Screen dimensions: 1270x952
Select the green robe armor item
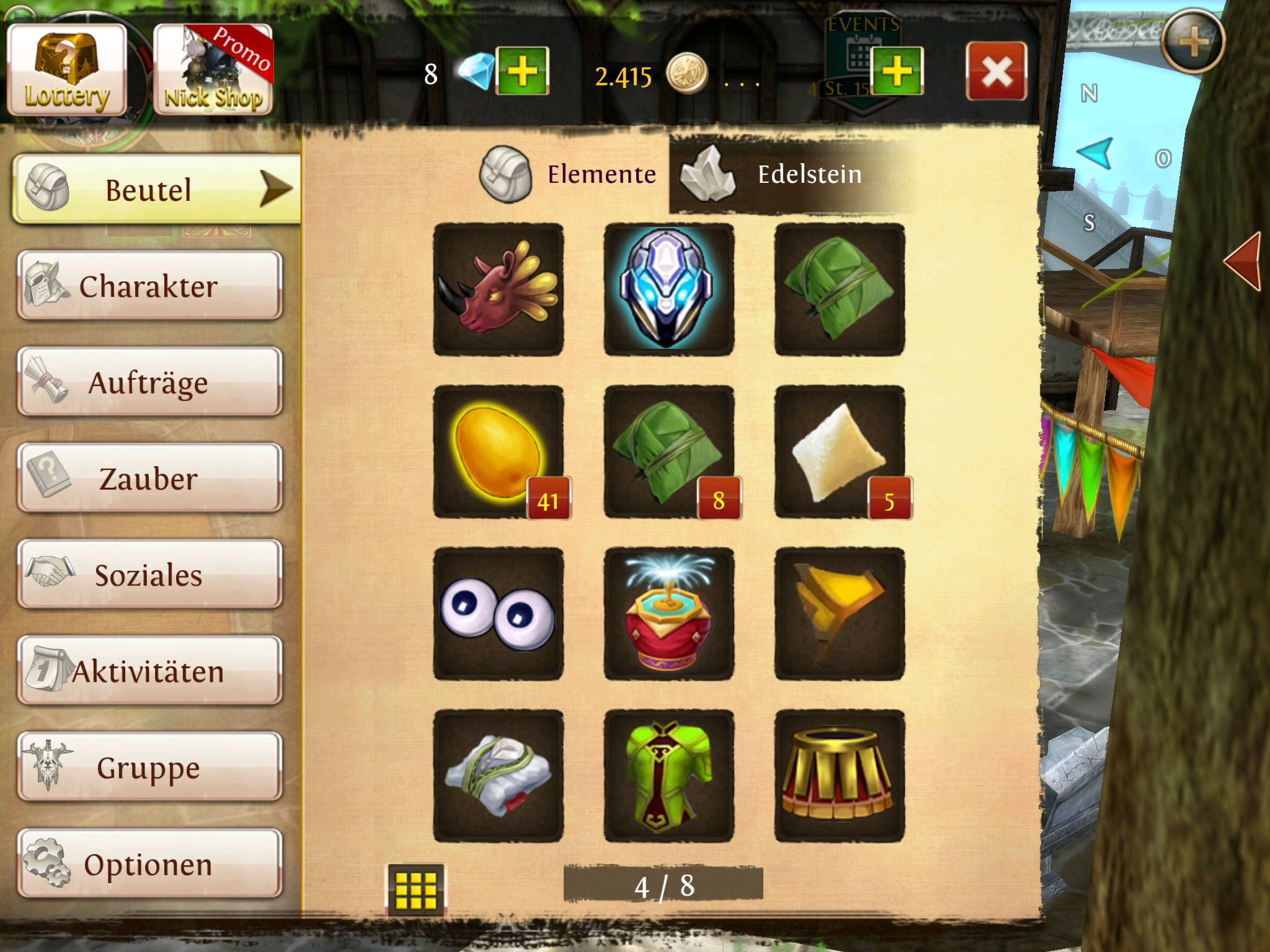coord(668,776)
